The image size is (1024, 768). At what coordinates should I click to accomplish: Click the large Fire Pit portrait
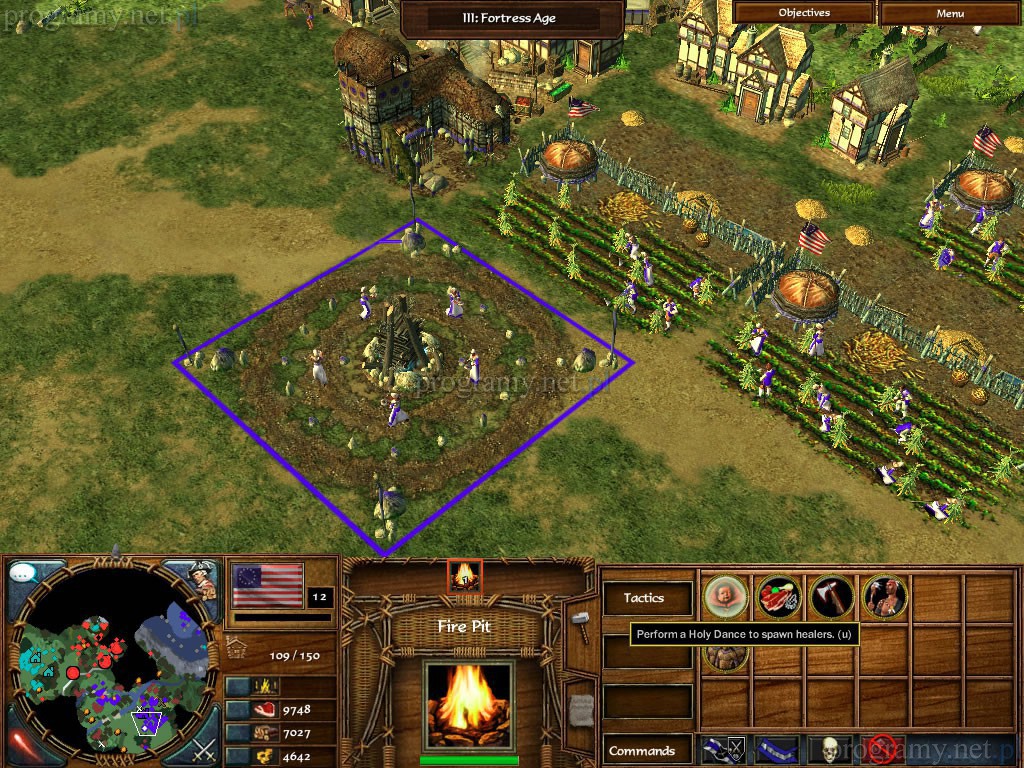click(x=469, y=706)
